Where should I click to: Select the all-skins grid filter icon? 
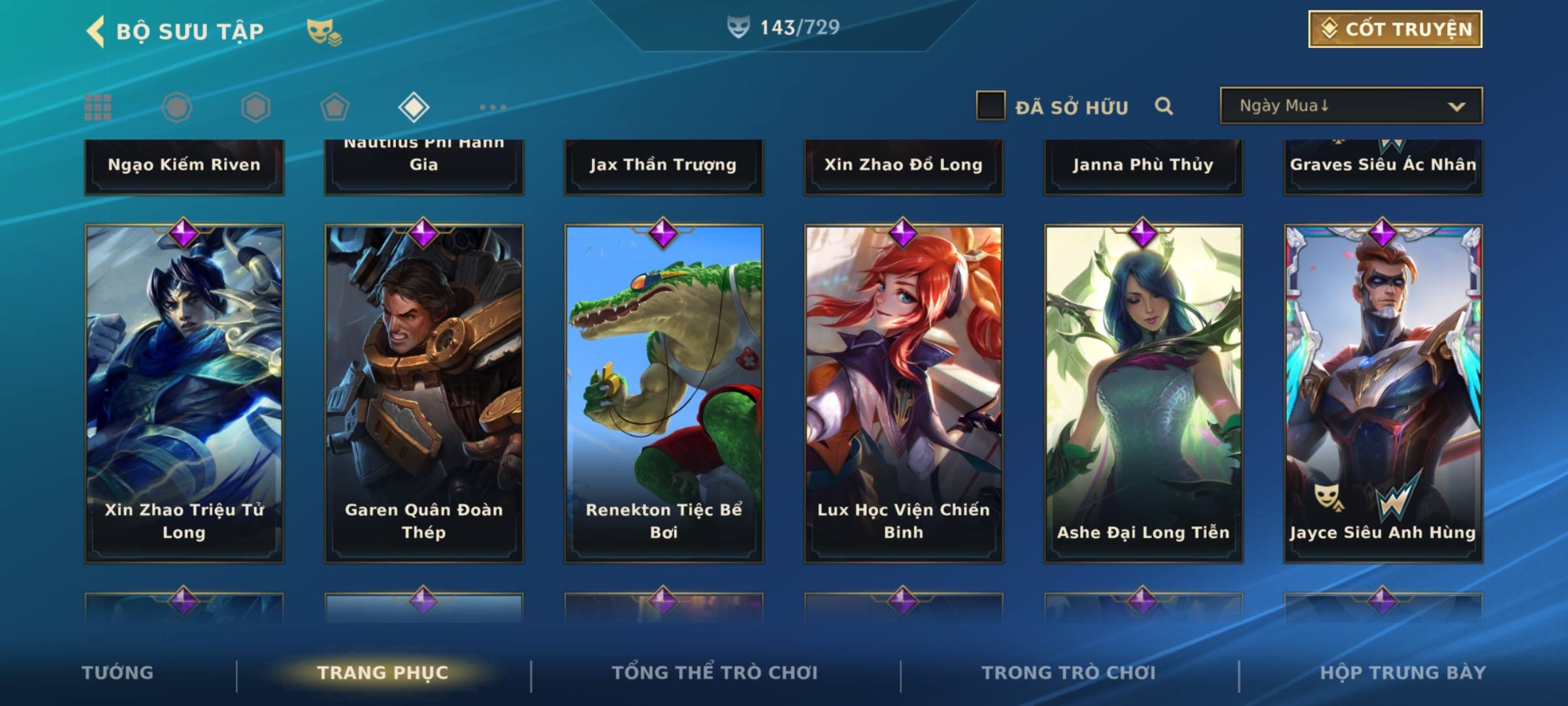[98, 107]
